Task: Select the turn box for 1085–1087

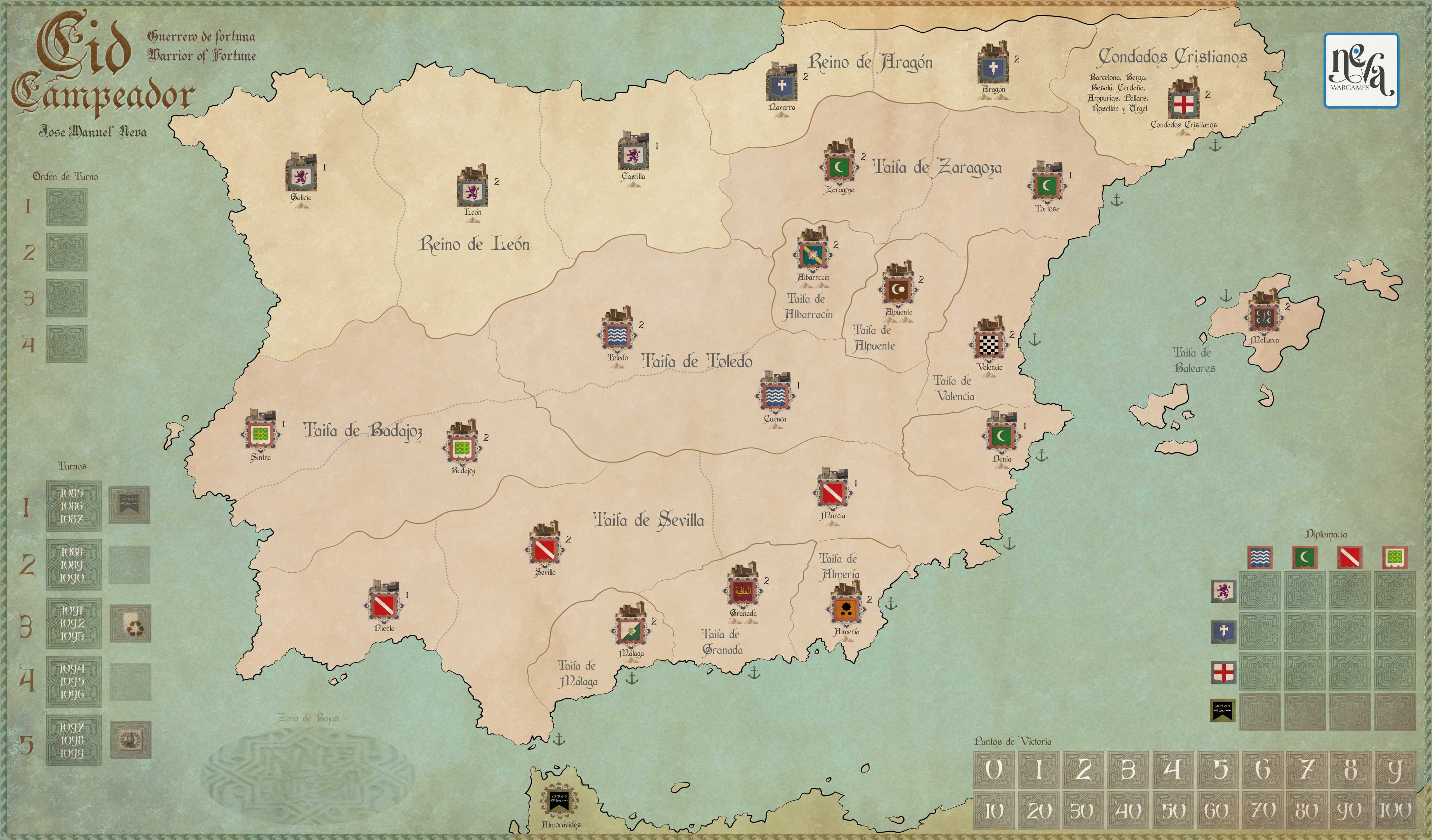Action: pyautogui.click(x=73, y=505)
